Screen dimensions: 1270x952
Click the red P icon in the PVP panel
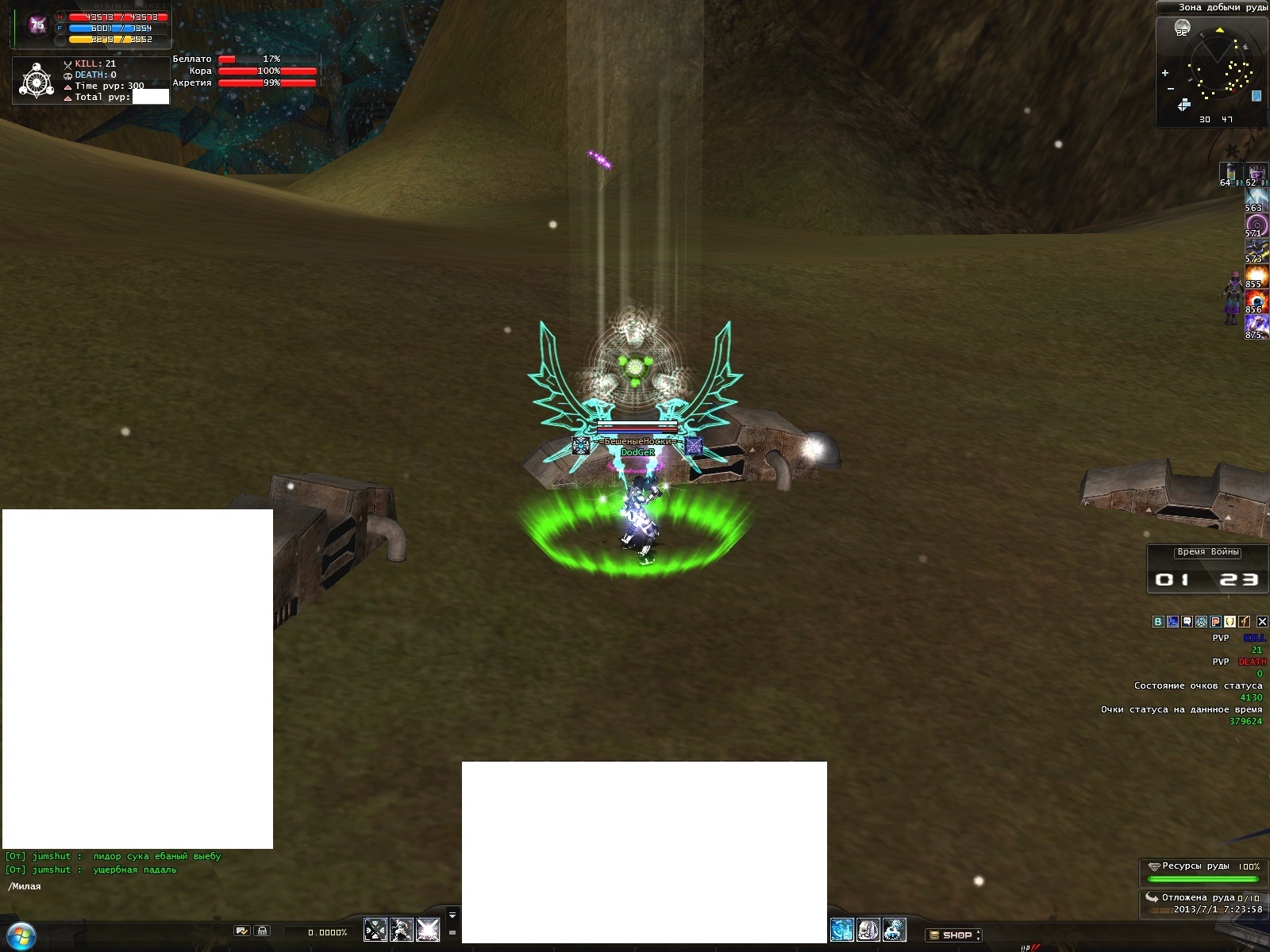pos(1215,622)
